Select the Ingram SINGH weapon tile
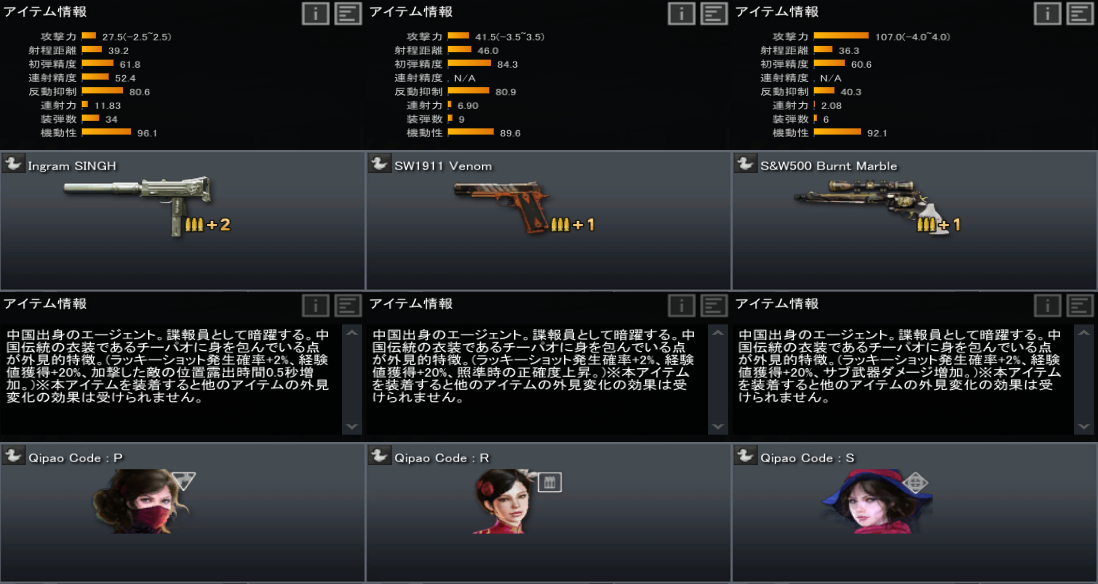 tap(182, 221)
